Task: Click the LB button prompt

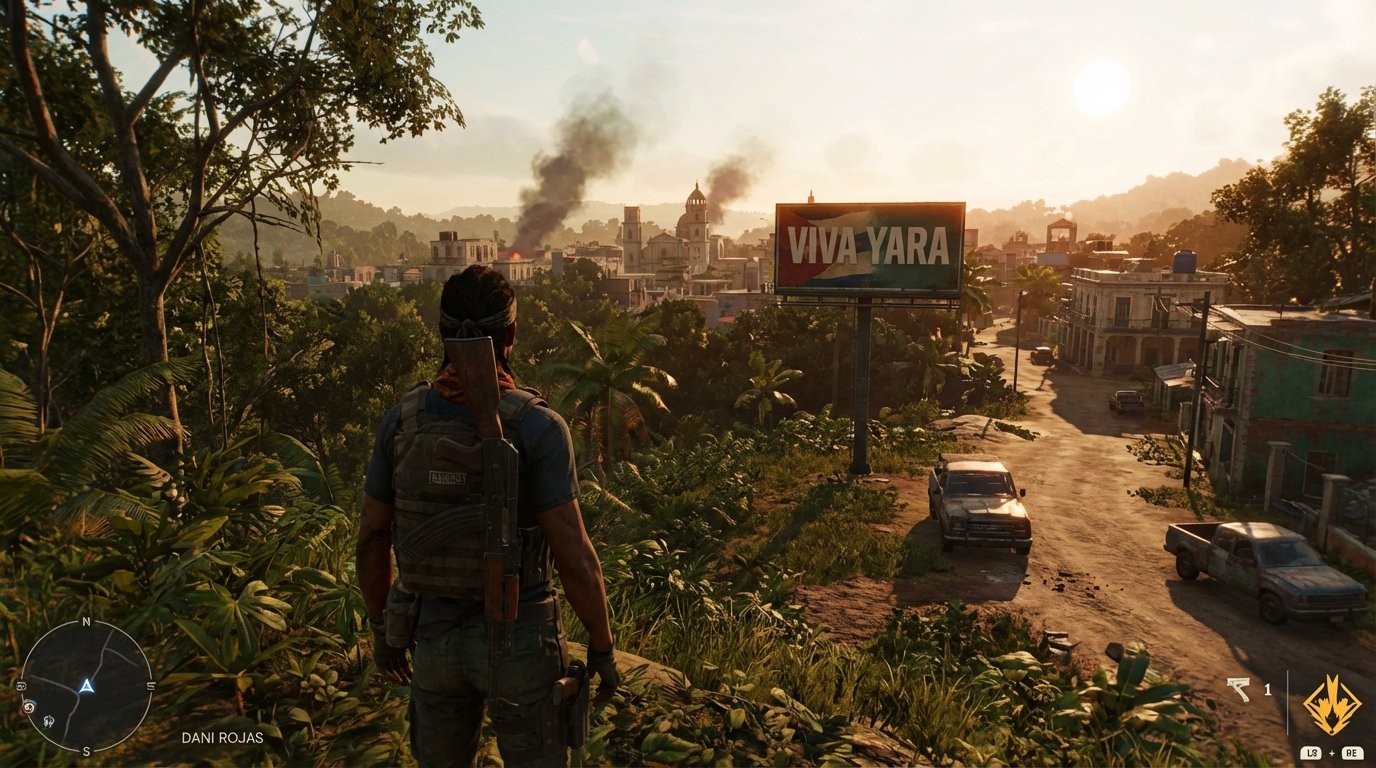Action: click(1312, 753)
